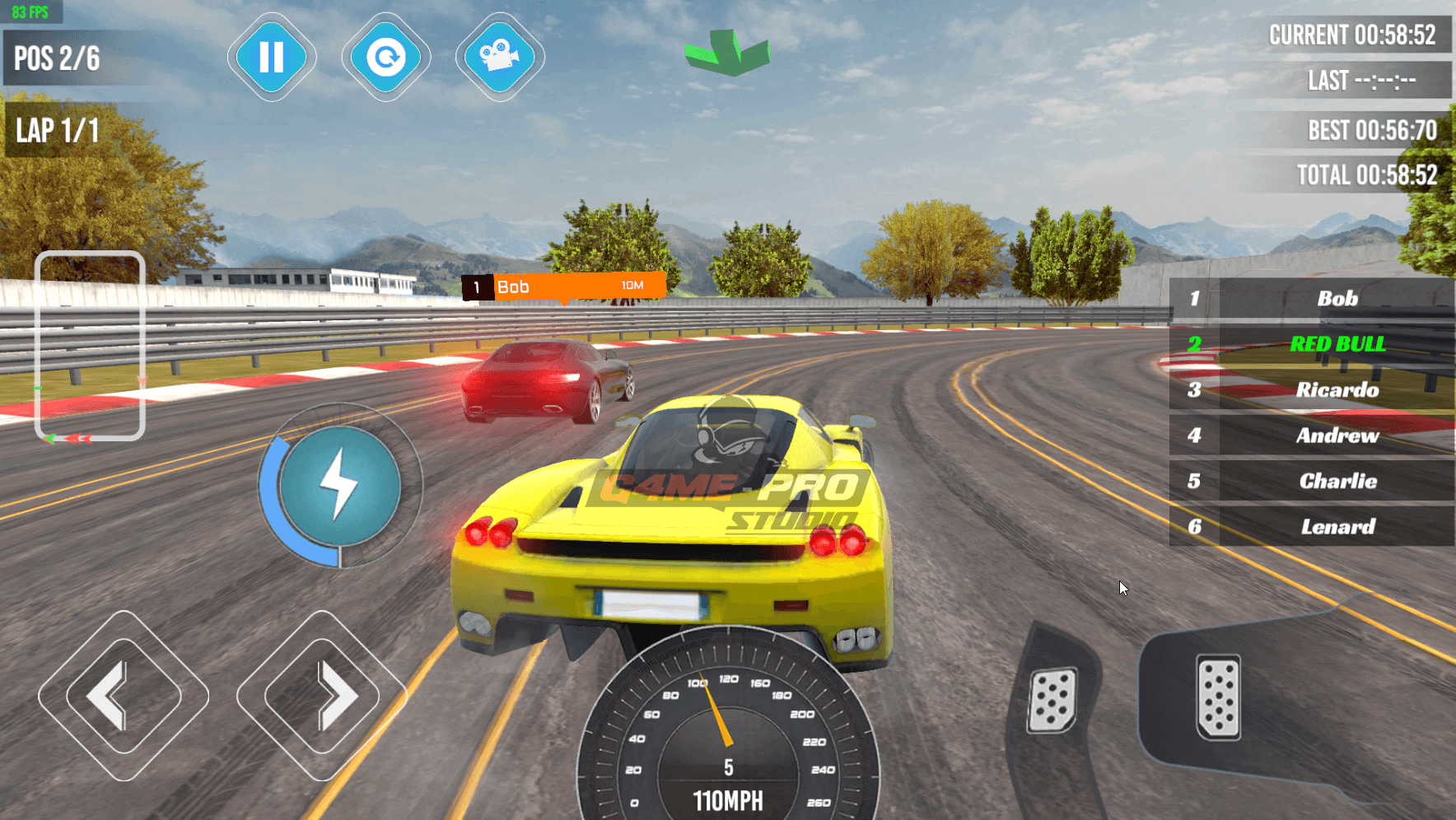This screenshot has width=1456, height=820.
Task: Pause the race
Action: [272, 58]
